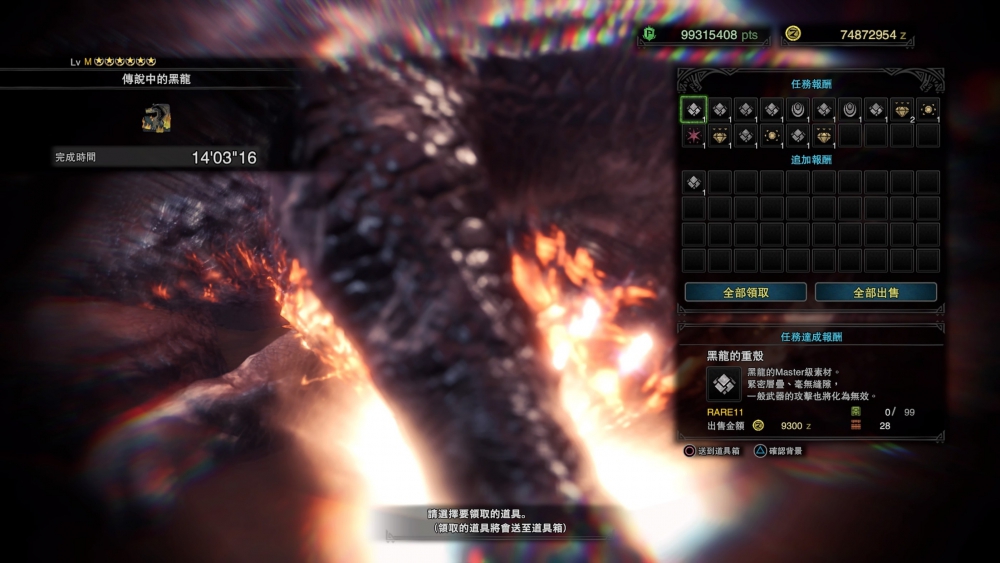Select the scale item under 追加報酬
Image resolution: width=1000 pixels, height=563 pixels.
coord(693,182)
